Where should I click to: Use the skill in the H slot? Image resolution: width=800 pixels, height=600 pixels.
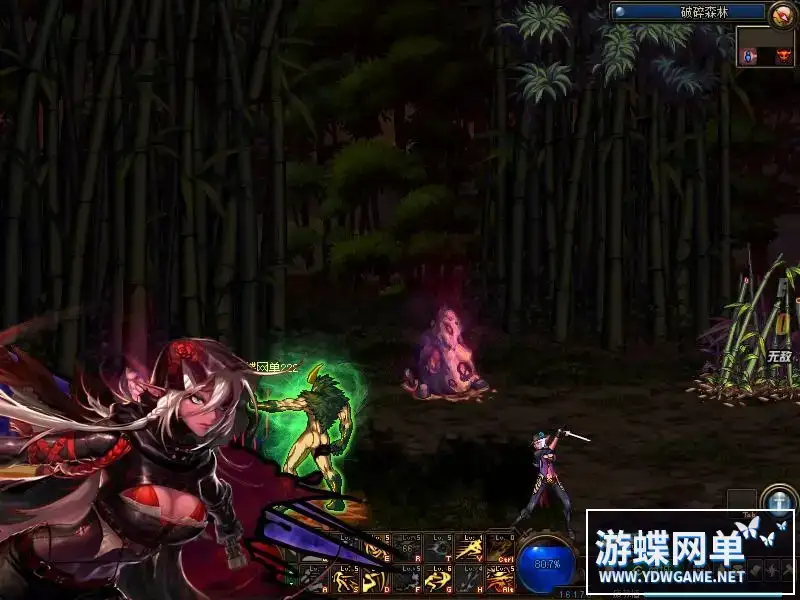click(x=468, y=577)
